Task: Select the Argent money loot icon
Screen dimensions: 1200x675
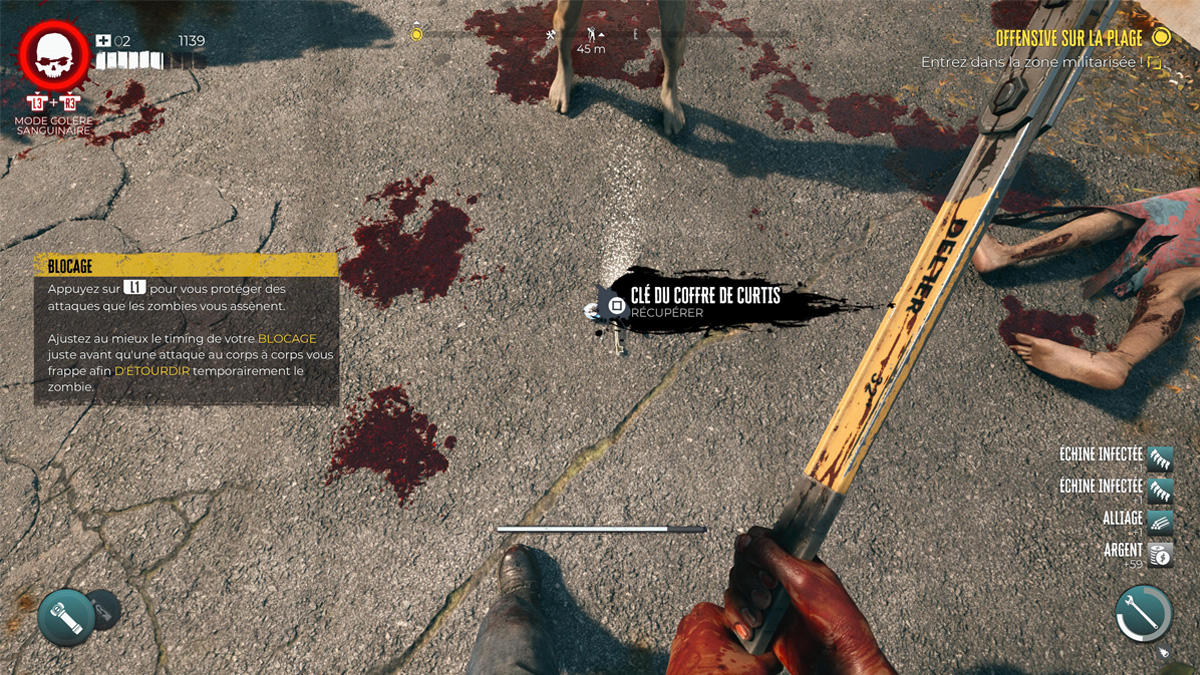Action: tap(1160, 553)
